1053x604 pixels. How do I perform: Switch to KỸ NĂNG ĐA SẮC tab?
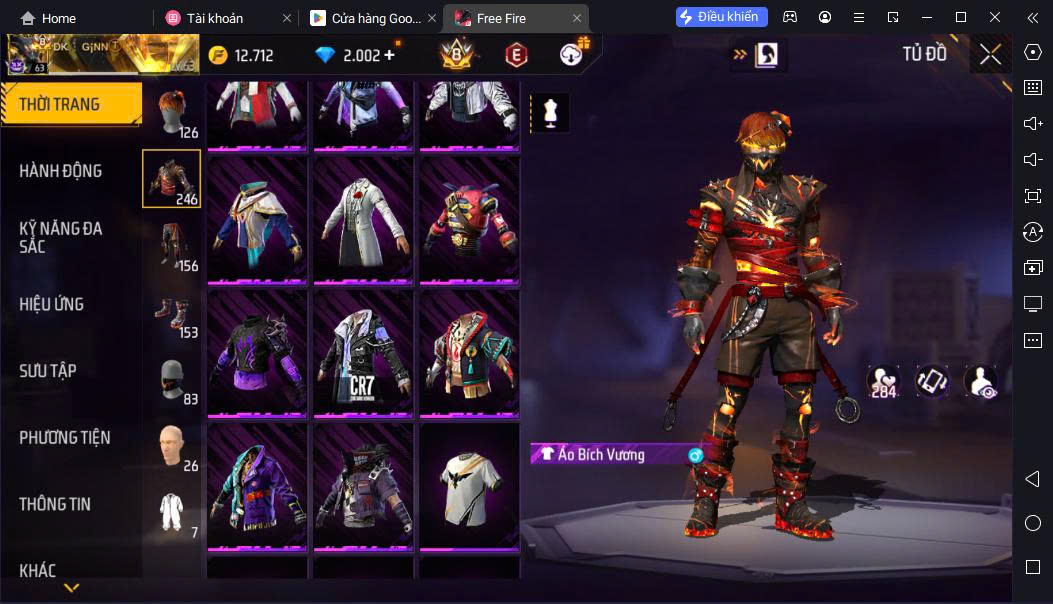tap(61, 237)
